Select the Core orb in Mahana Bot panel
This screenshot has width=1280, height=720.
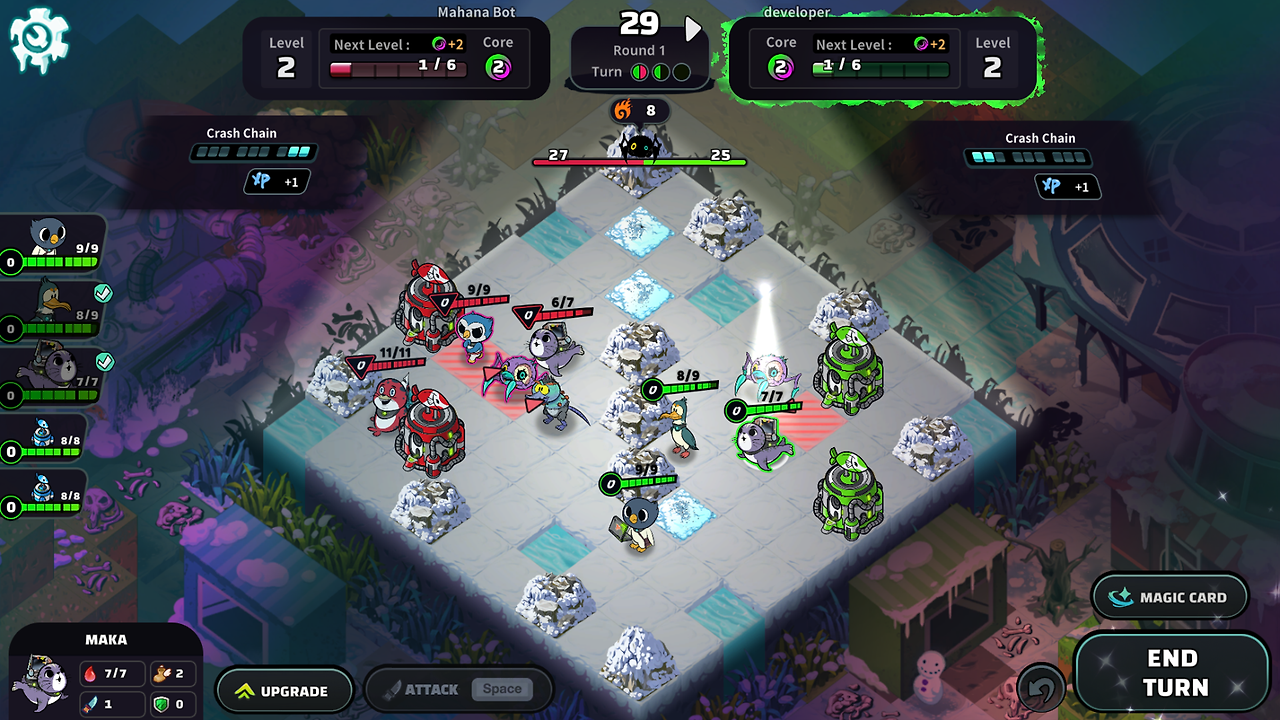(x=499, y=68)
